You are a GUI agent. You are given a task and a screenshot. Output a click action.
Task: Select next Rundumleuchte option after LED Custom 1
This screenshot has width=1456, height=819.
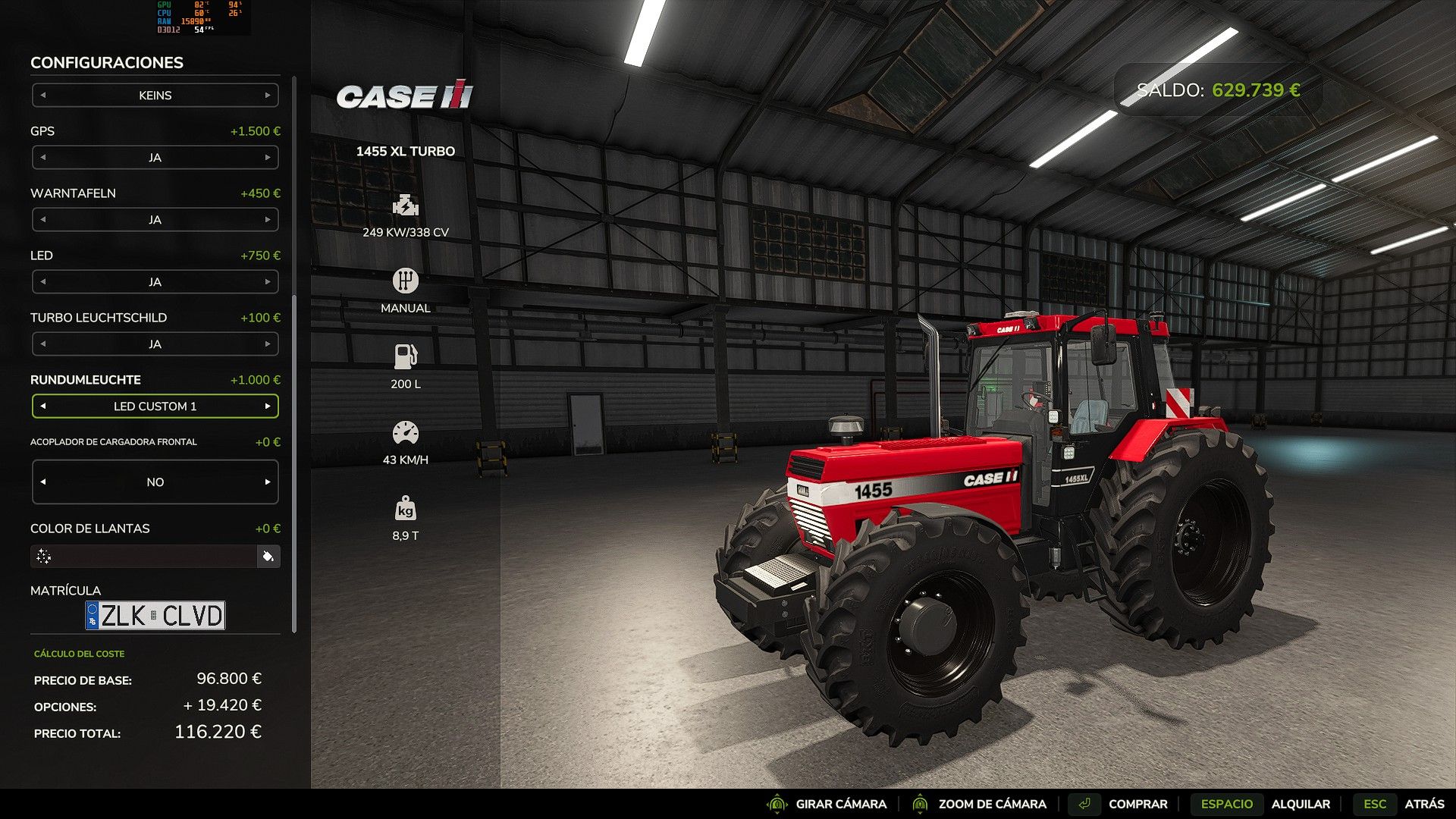tap(268, 406)
